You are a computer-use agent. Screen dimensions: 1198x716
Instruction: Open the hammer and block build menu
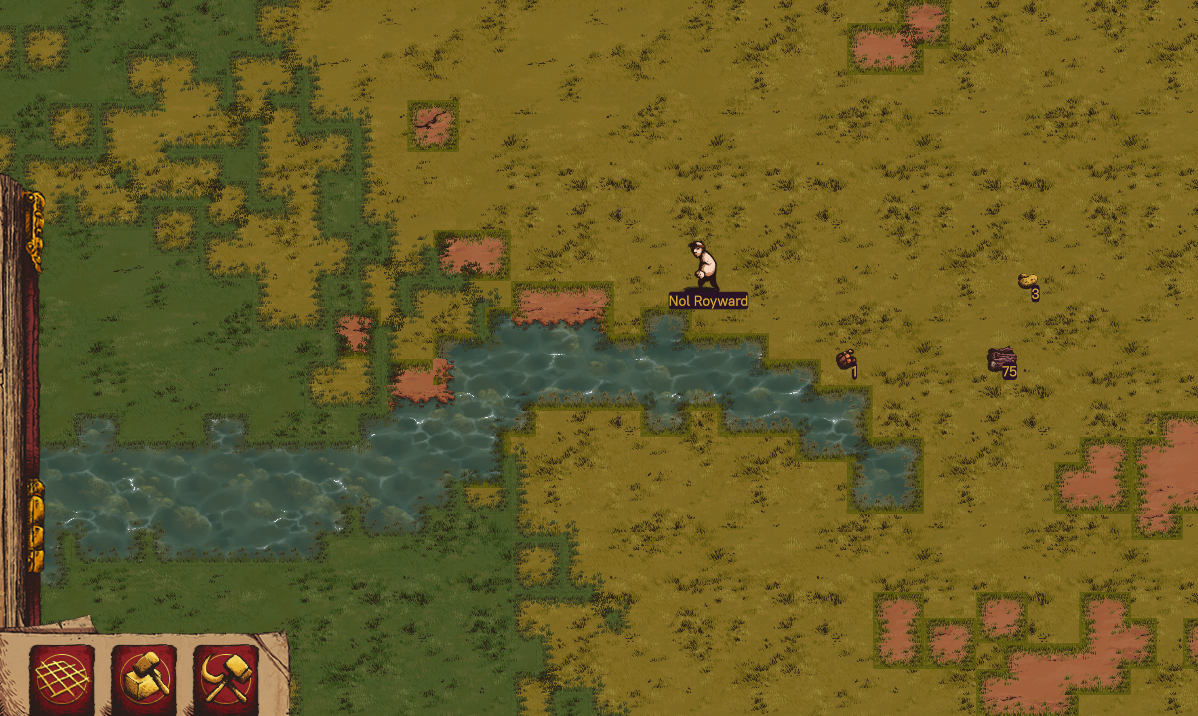(144, 679)
